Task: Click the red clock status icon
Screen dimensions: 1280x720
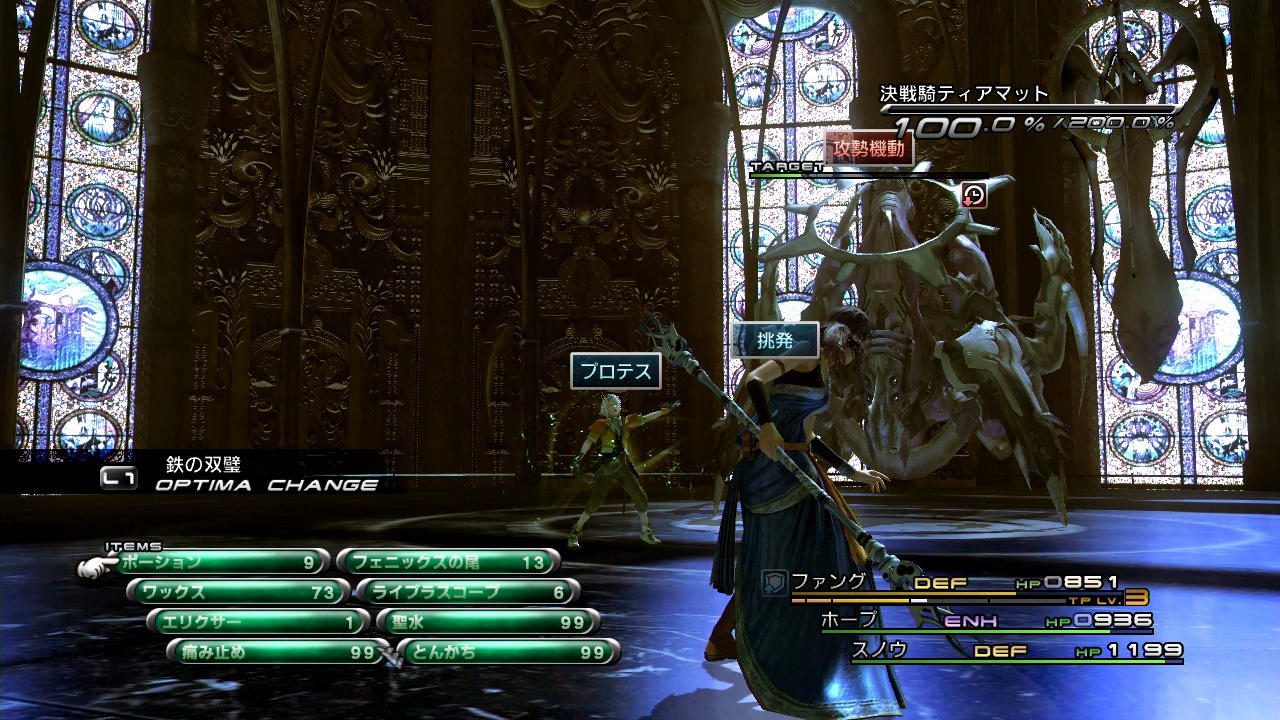Action: [974, 195]
